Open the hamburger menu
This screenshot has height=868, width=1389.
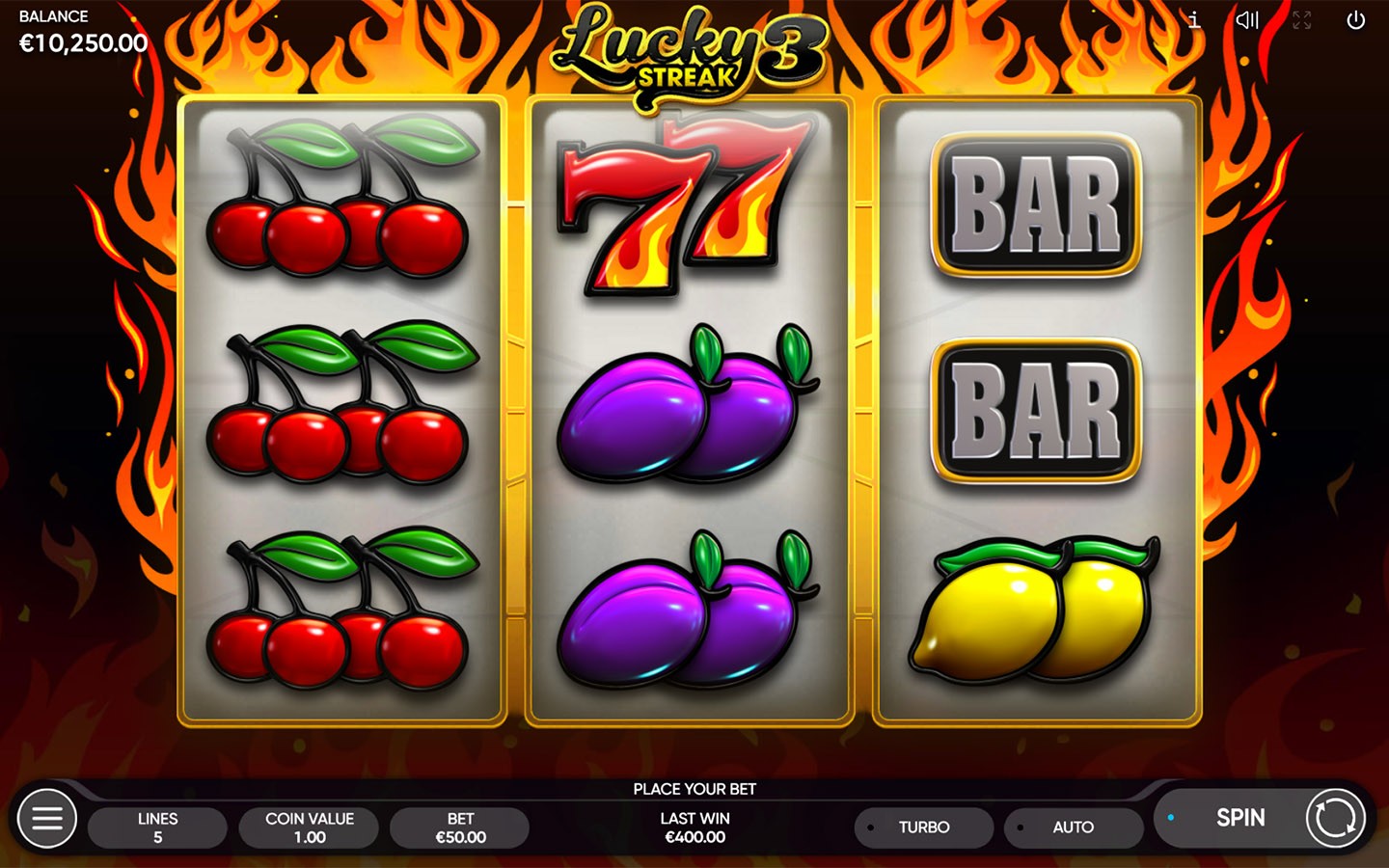pos(46,819)
